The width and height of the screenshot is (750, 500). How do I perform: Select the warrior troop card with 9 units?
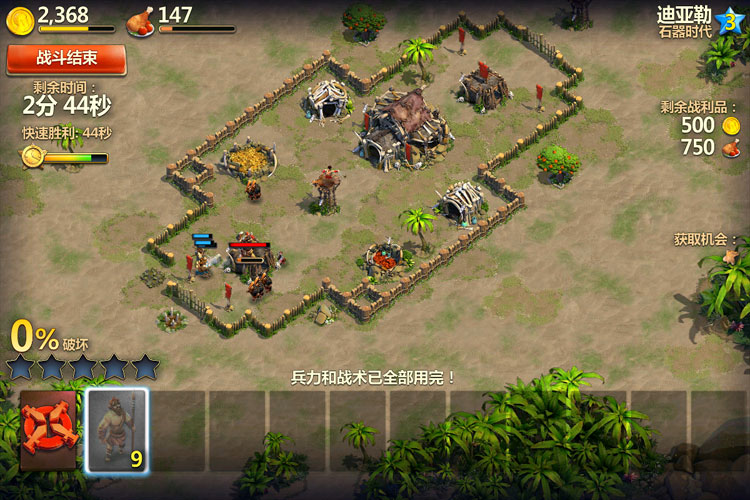(x=116, y=430)
